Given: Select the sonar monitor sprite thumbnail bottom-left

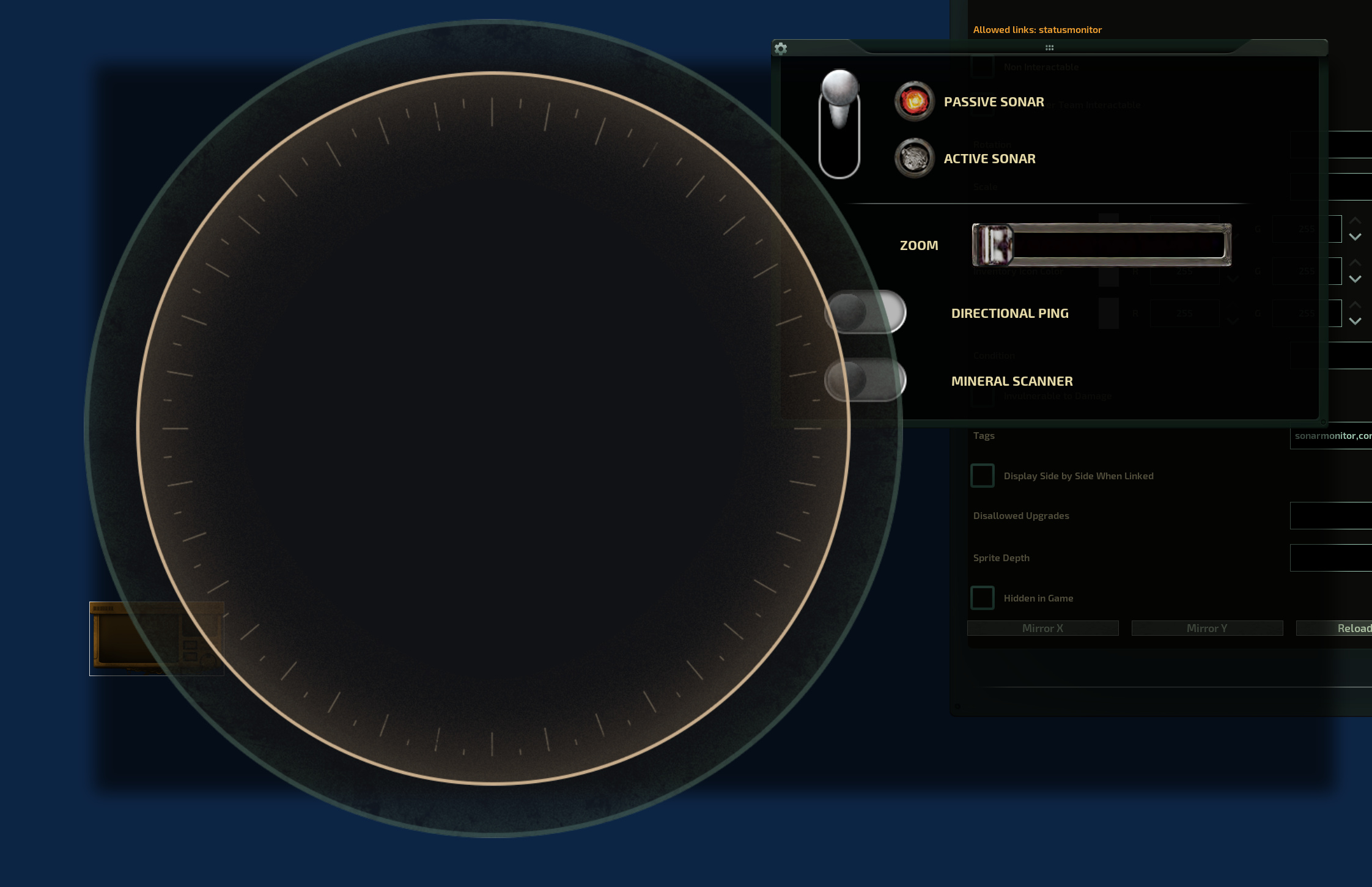Looking at the screenshot, I should pyautogui.click(x=157, y=639).
